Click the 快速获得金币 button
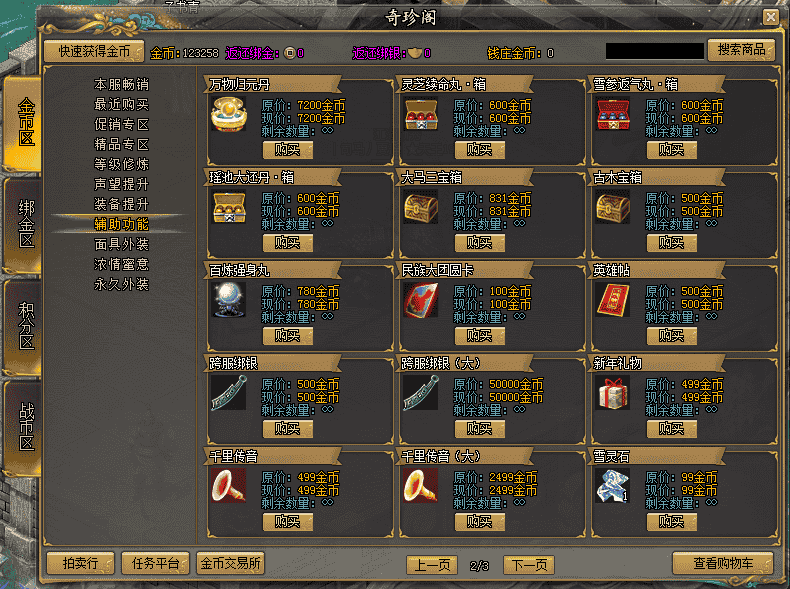Screen dimensions: 790x589 click(x=94, y=51)
